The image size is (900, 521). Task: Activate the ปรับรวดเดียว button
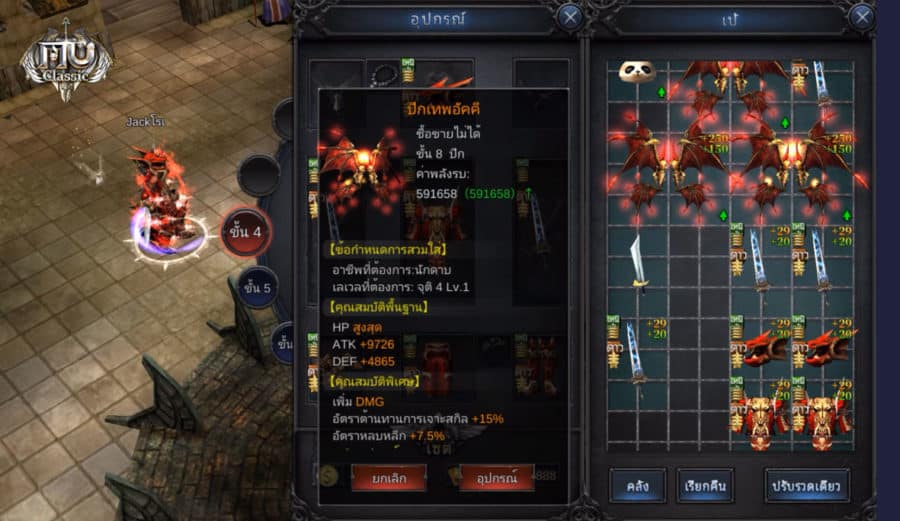(x=807, y=486)
